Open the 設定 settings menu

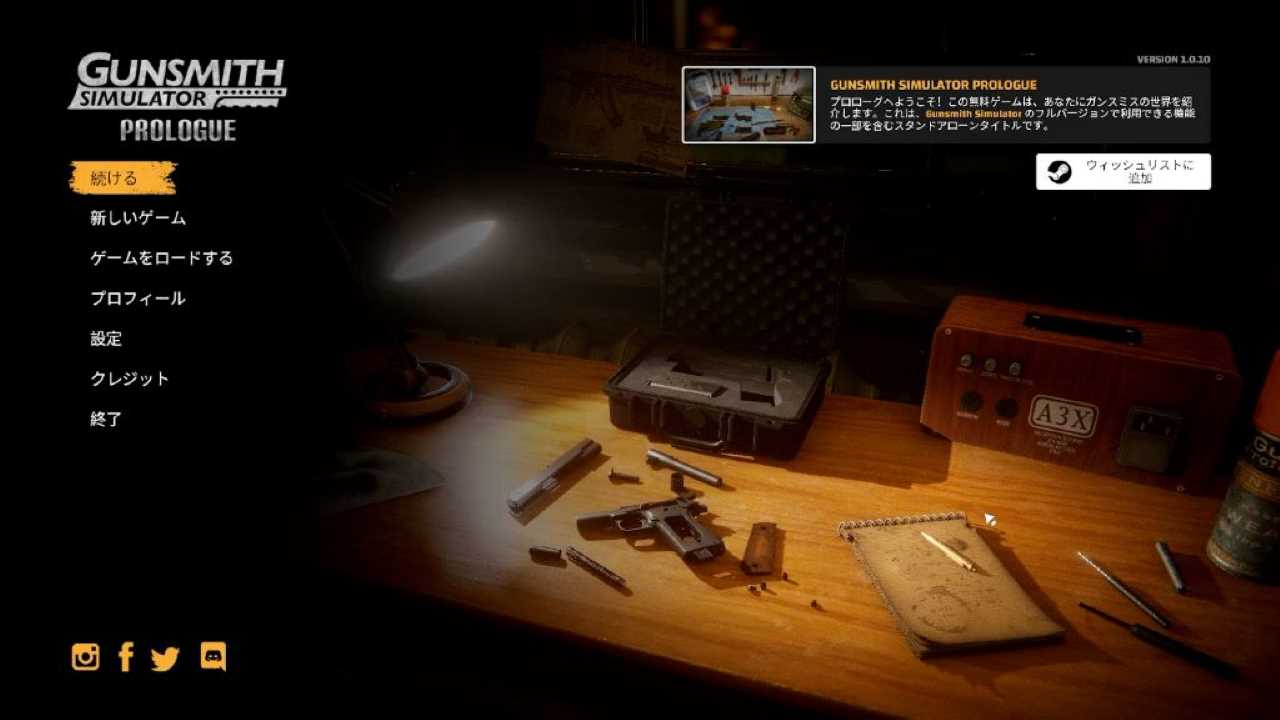point(106,339)
